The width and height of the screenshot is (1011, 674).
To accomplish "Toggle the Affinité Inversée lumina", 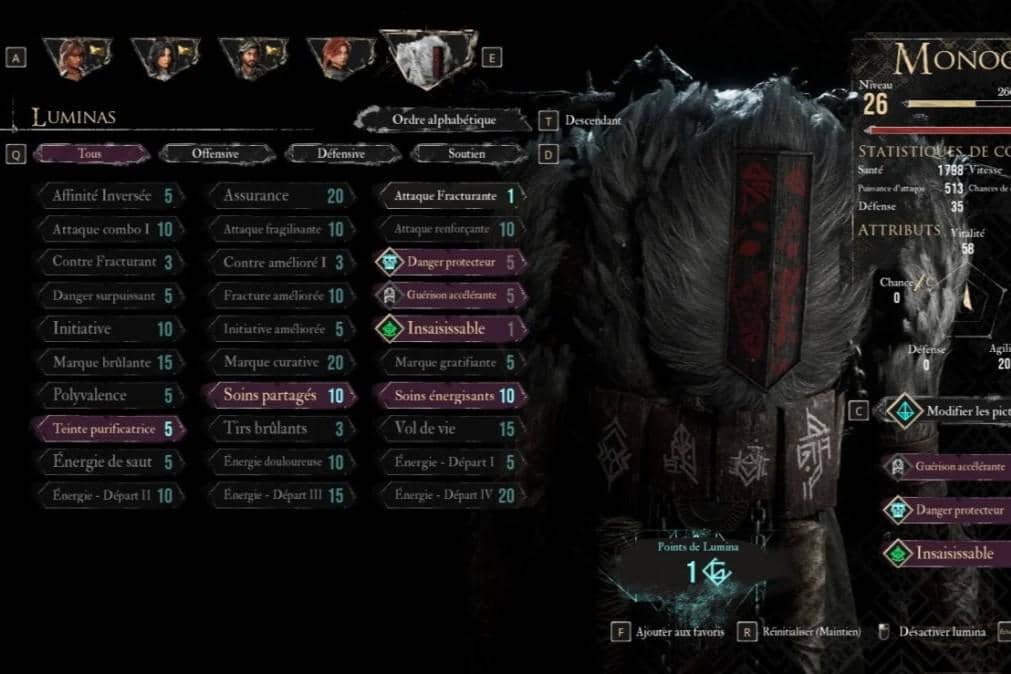I will tap(108, 196).
